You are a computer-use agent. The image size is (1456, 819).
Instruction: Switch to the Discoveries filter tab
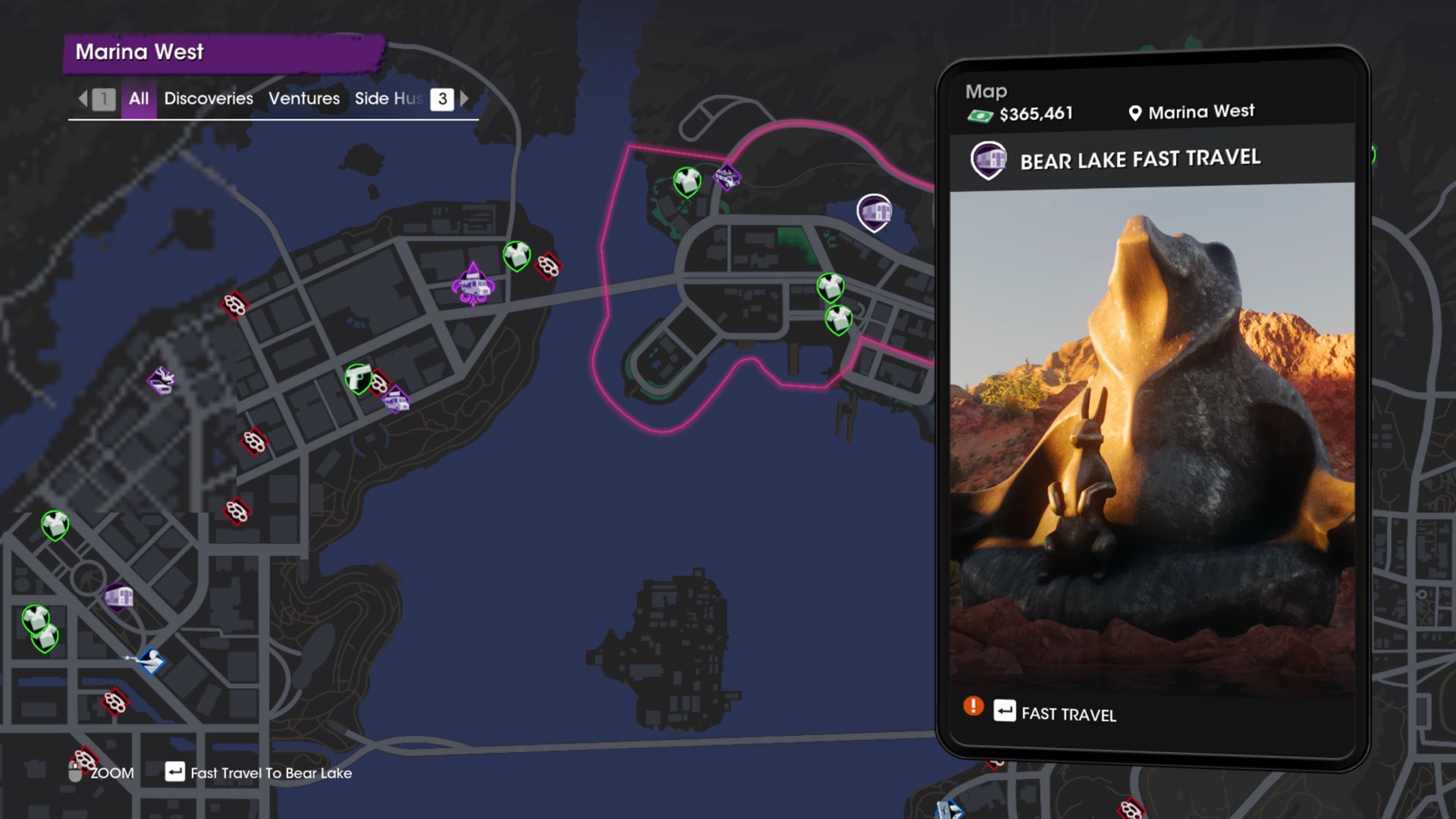click(209, 99)
